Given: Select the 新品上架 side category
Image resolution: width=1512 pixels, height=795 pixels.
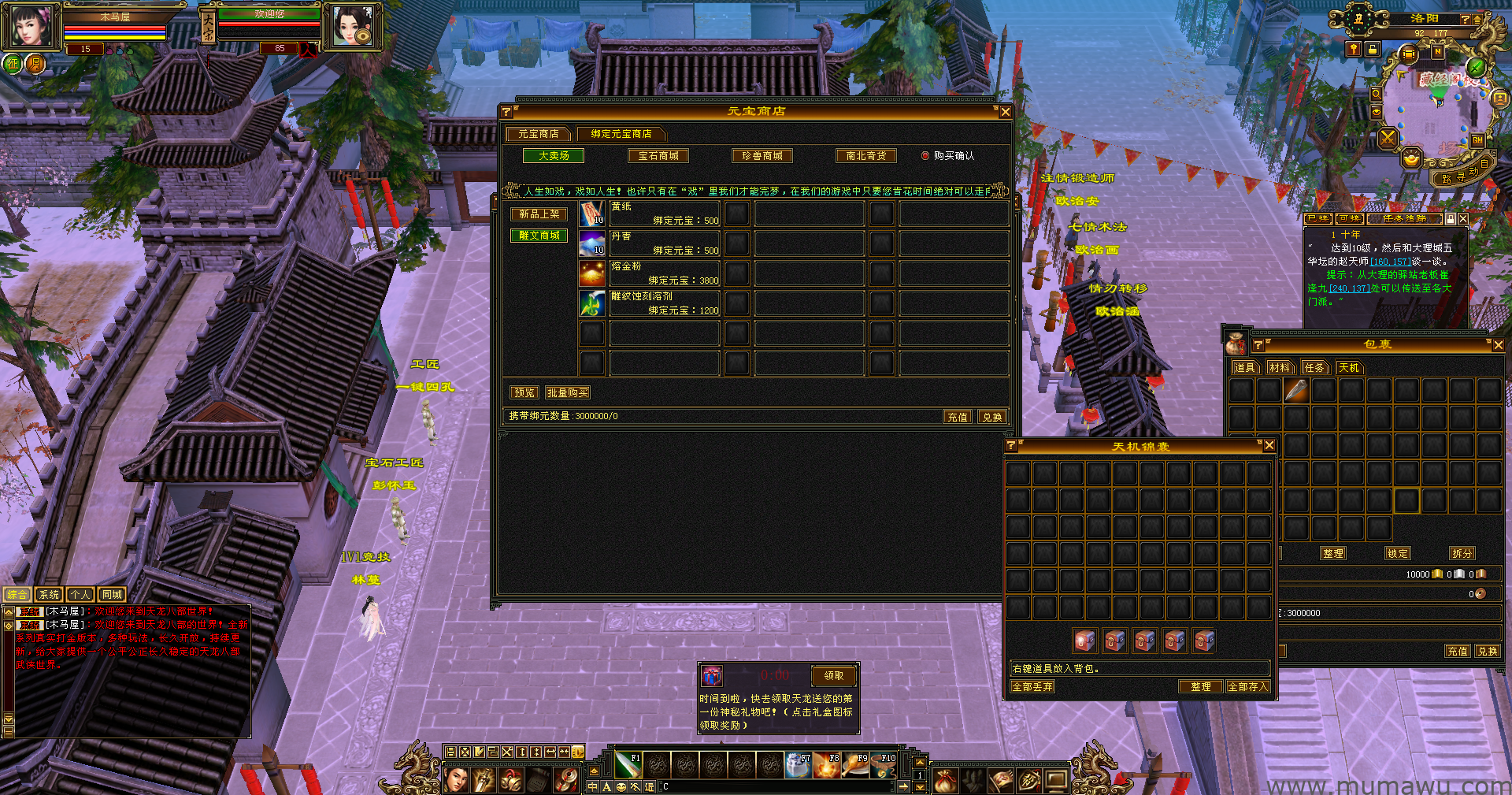Looking at the screenshot, I should (x=539, y=214).
